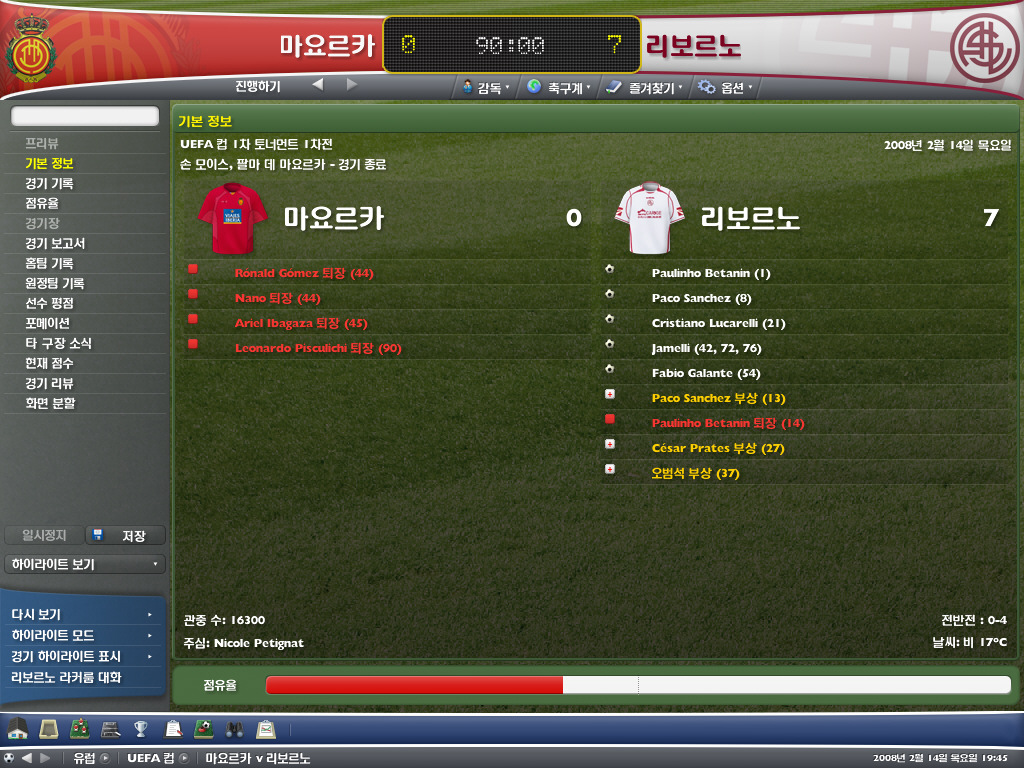
Task: Choose the 화면 분할 split view
Action: click(49, 403)
